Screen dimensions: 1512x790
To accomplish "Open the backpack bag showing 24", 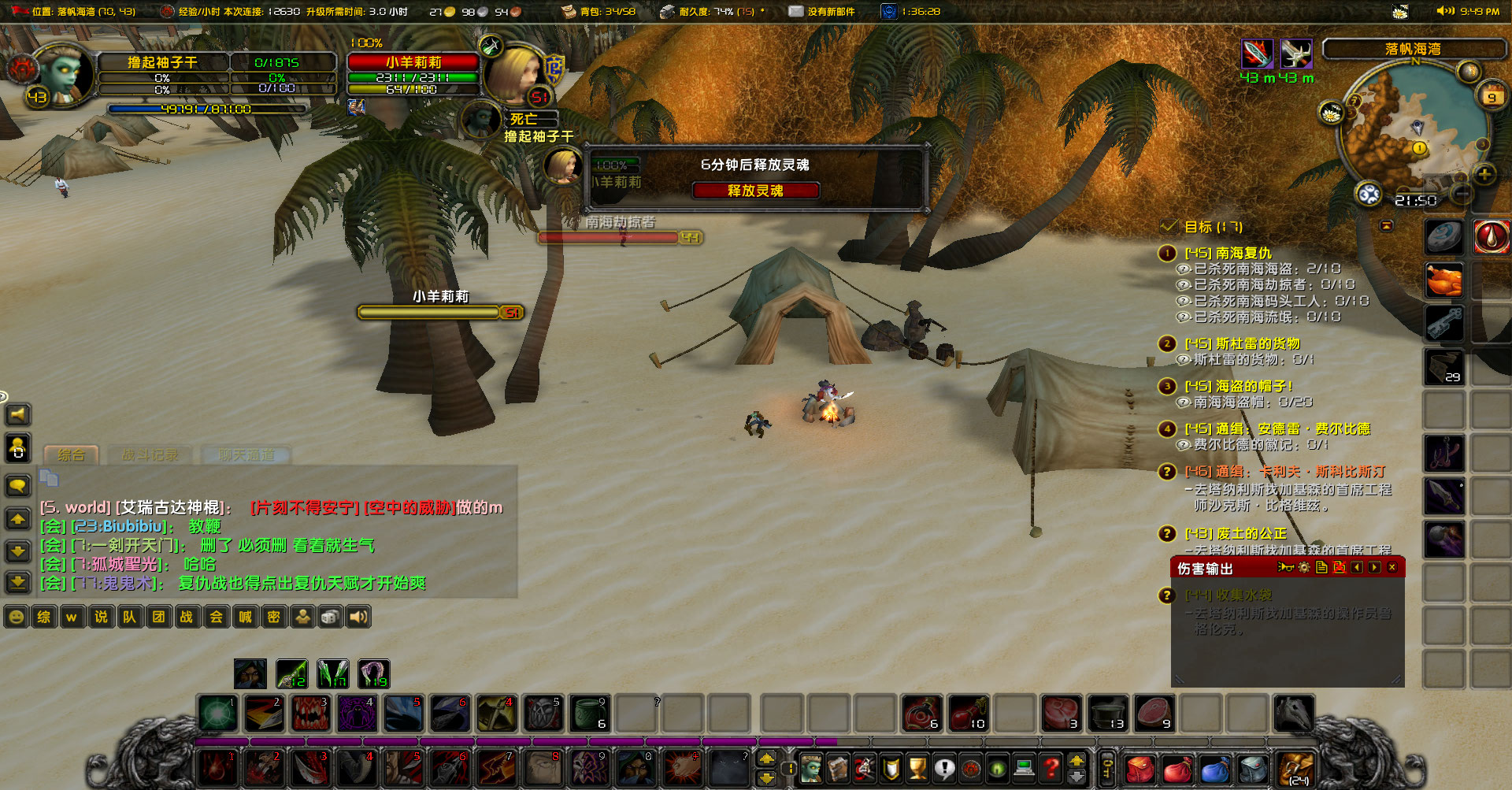I will [1296, 768].
